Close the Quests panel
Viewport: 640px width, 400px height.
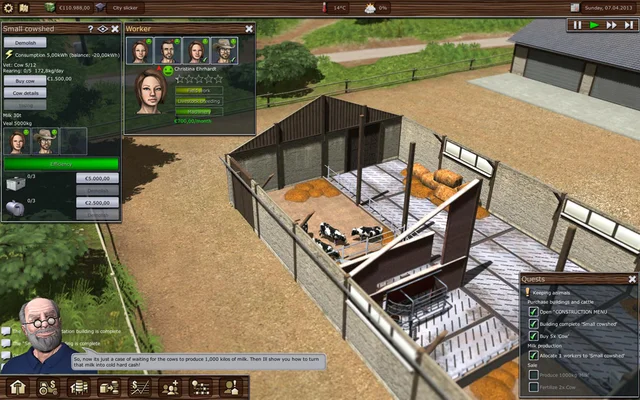[x=631, y=279]
